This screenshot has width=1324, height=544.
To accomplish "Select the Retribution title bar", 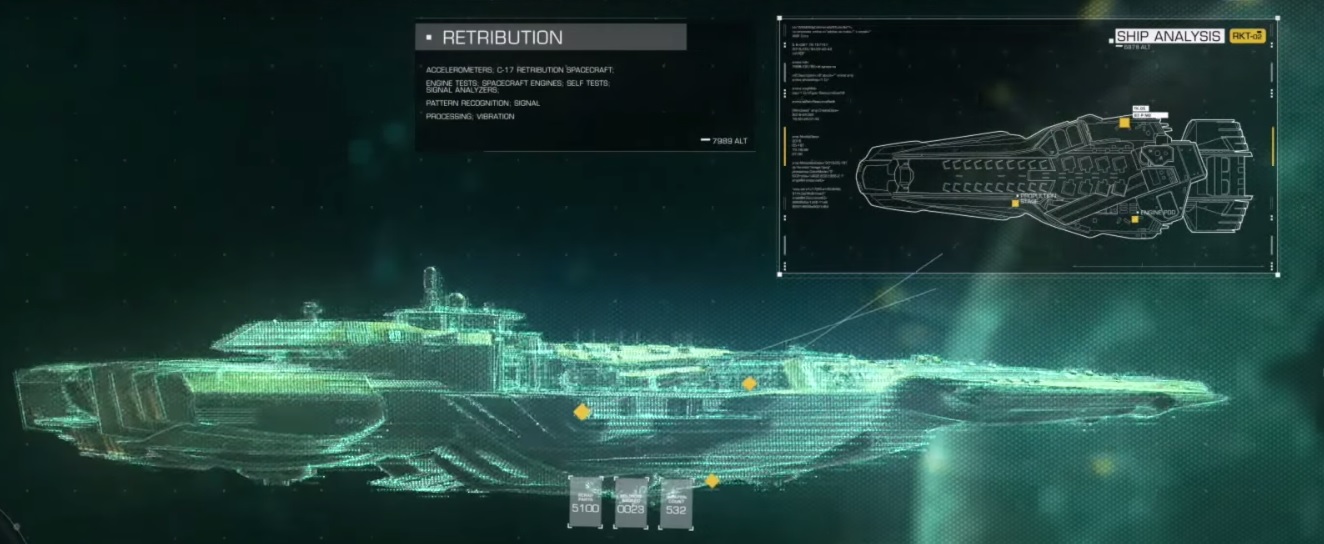I will pos(551,38).
